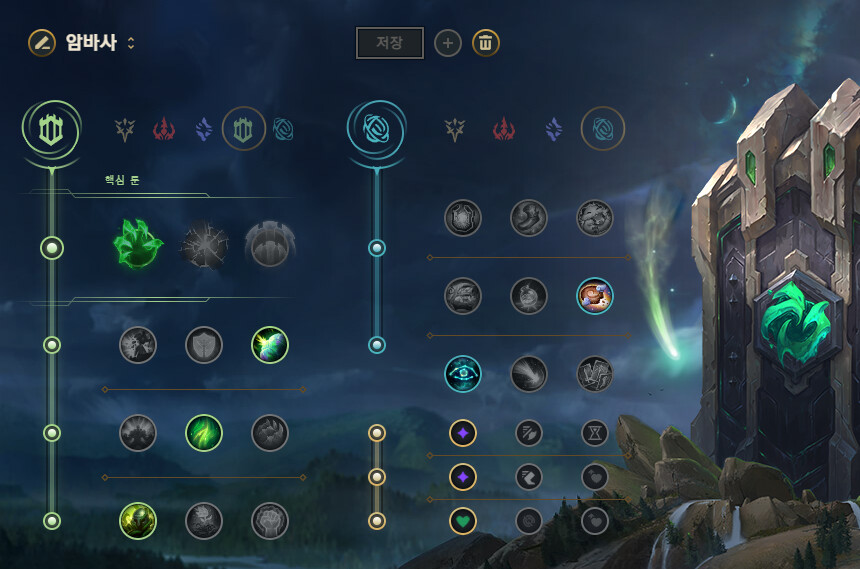860x569 pixels.
Task: Add a new rune page with plus button
Action: tap(448, 43)
